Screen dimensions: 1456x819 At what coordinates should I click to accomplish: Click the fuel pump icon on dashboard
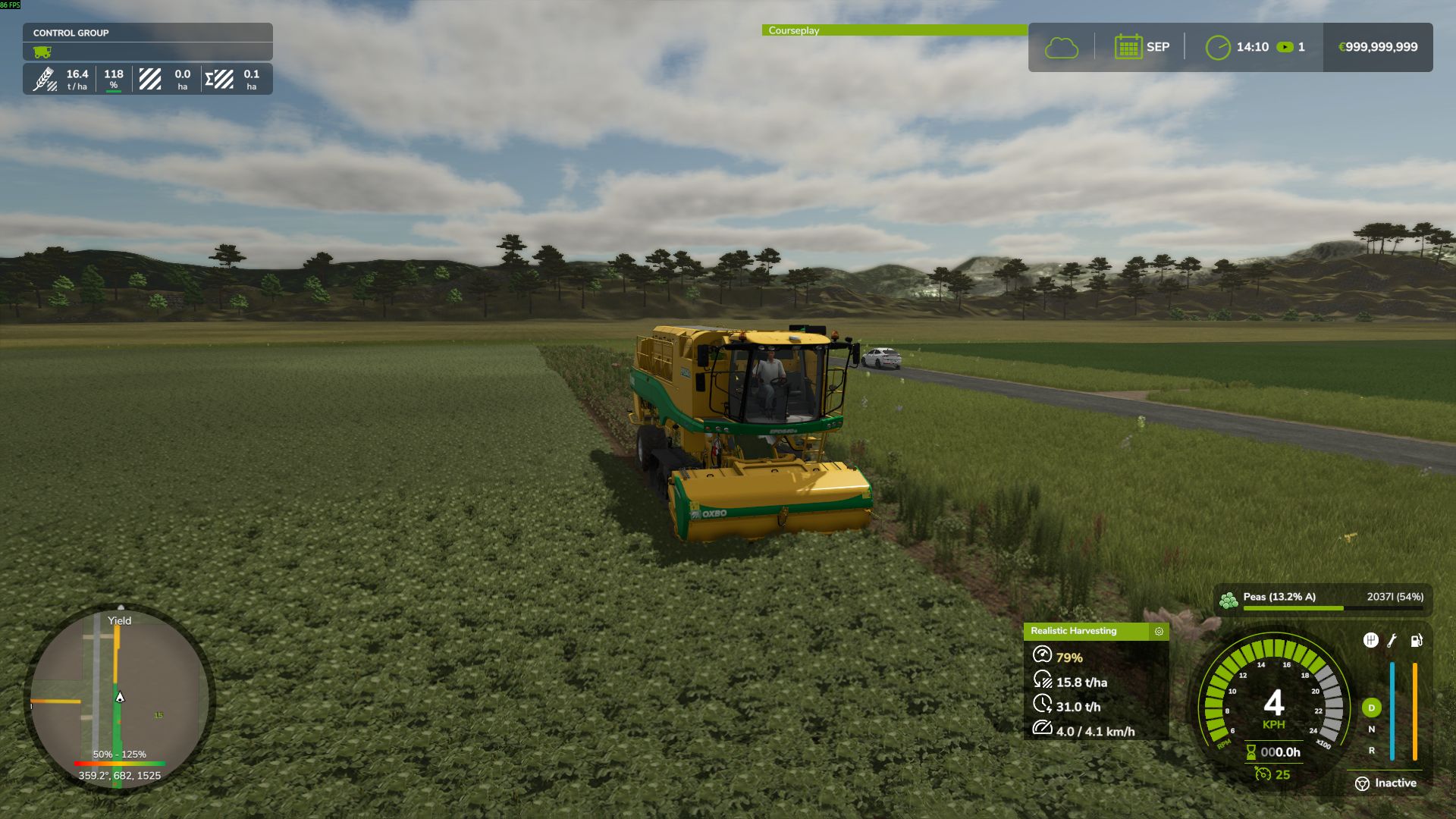coord(1417,641)
